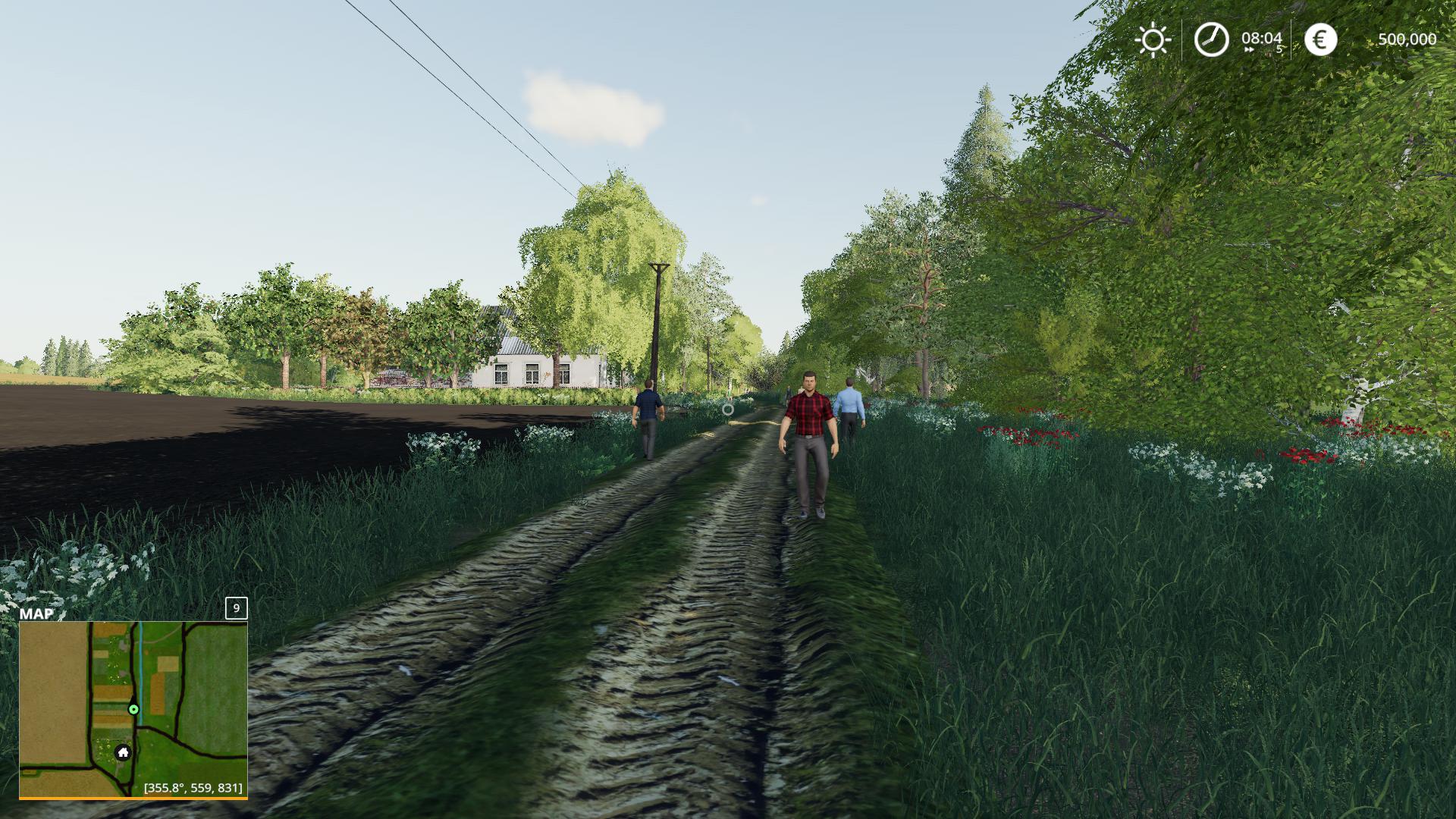Image resolution: width=1456 pixels, height=819 pixels.
Task: Click the euro money icon
Action: (x=1320, y=39)
